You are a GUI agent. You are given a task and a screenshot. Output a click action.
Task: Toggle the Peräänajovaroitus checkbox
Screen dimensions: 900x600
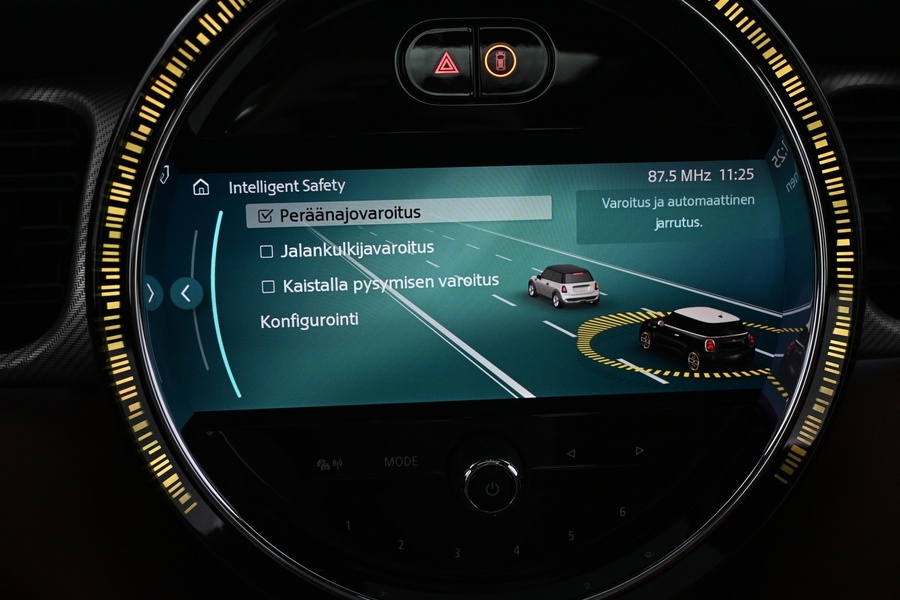[x=266, y=215]
